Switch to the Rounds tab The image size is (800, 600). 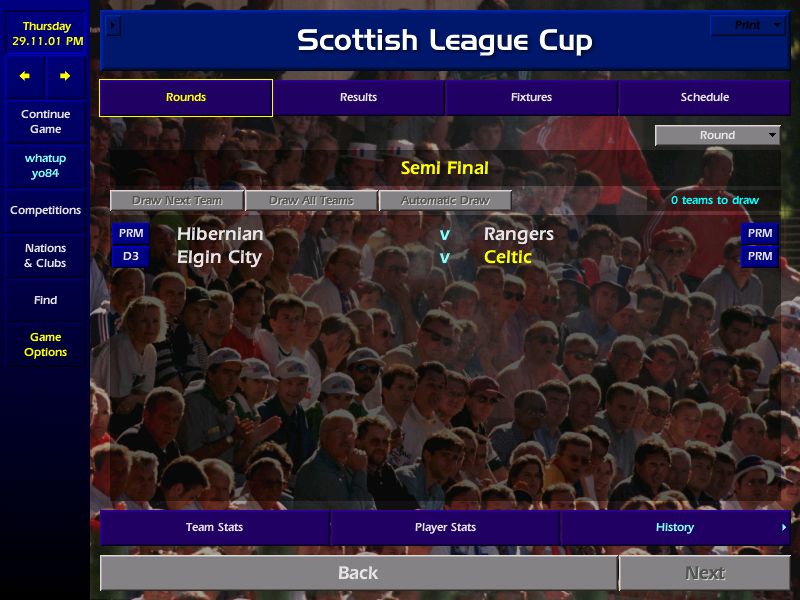coord(186,97)
